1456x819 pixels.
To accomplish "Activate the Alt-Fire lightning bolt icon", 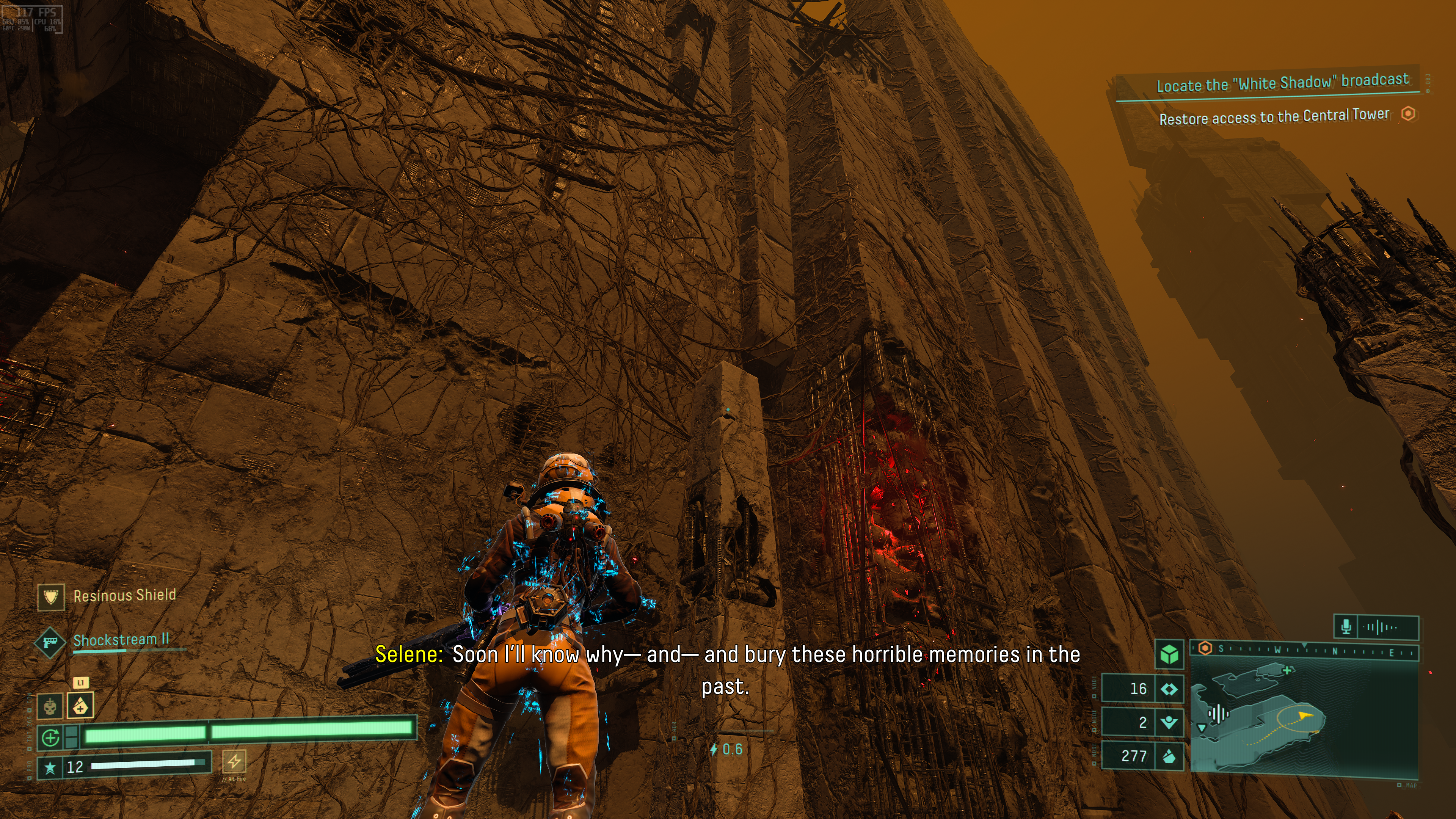I will (234, 761).
